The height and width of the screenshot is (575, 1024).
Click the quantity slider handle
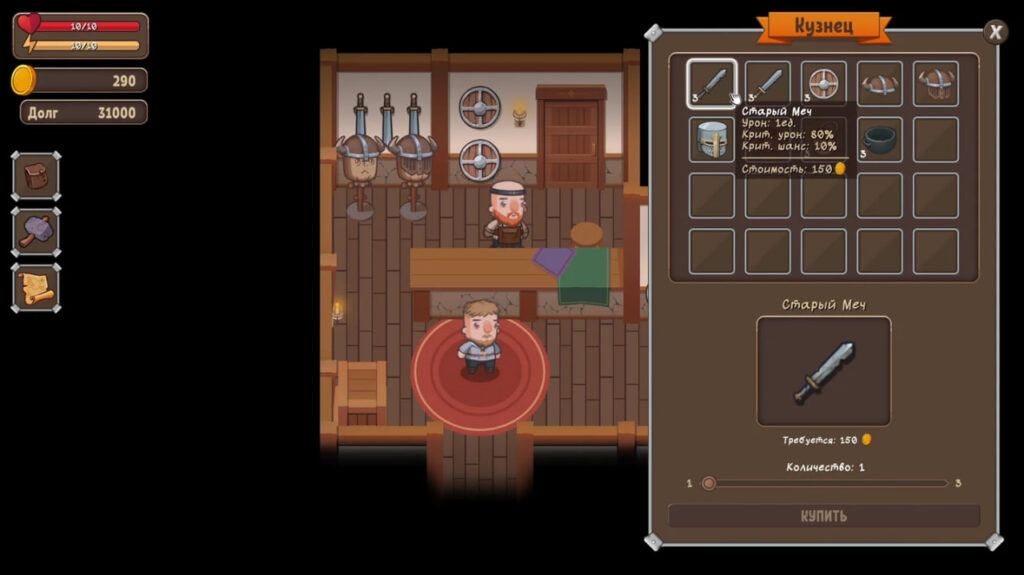[709, 483]
